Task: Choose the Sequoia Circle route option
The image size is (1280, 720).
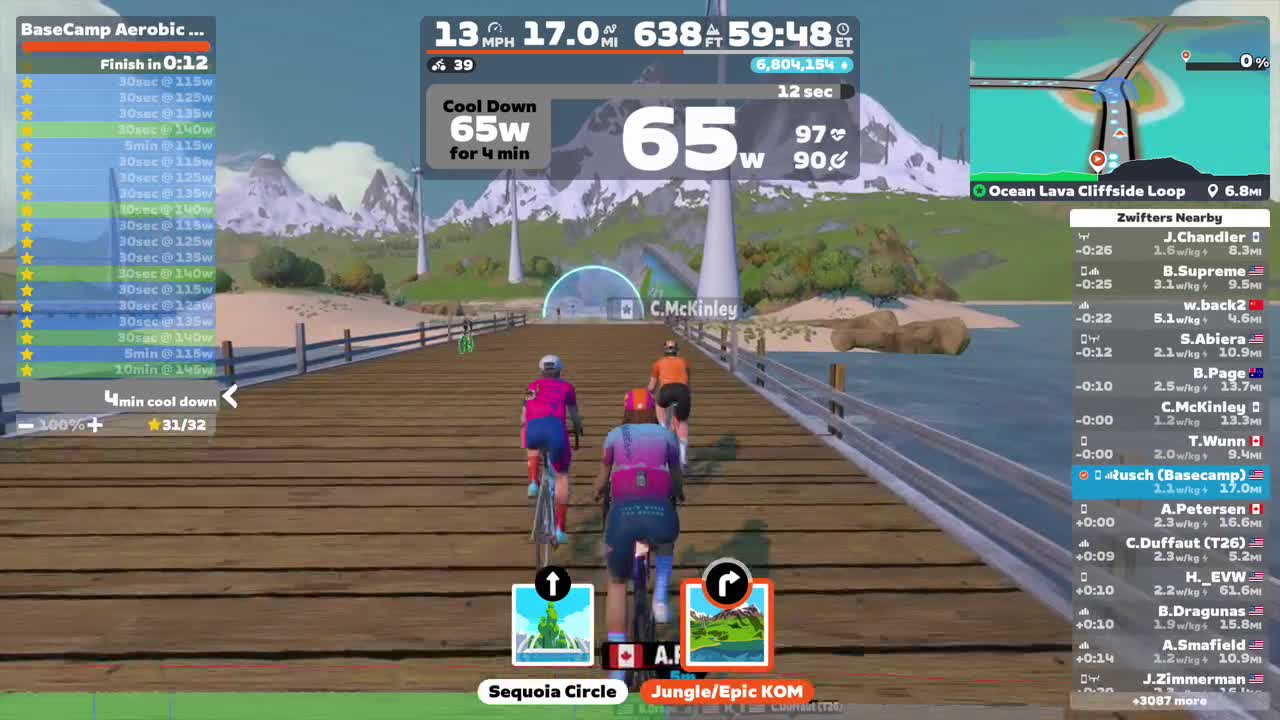Action: [x=553, y=691]
